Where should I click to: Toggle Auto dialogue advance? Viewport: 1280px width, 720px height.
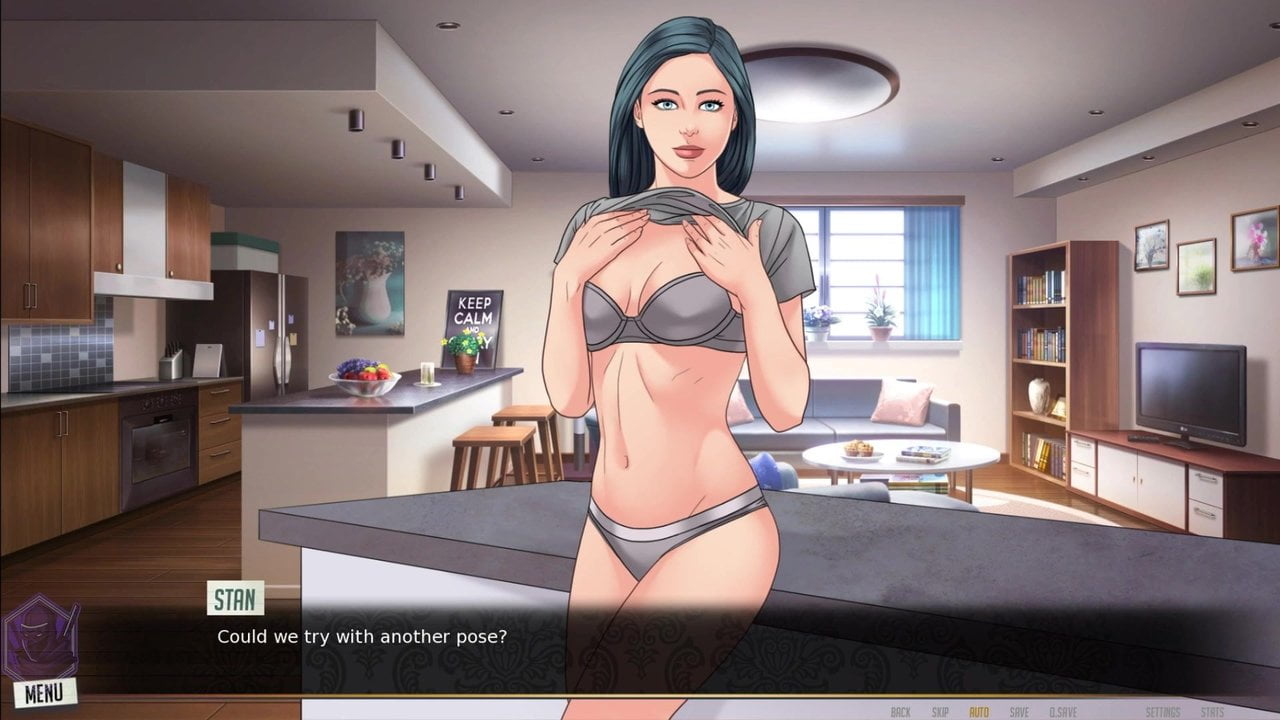tap(979, 712)
